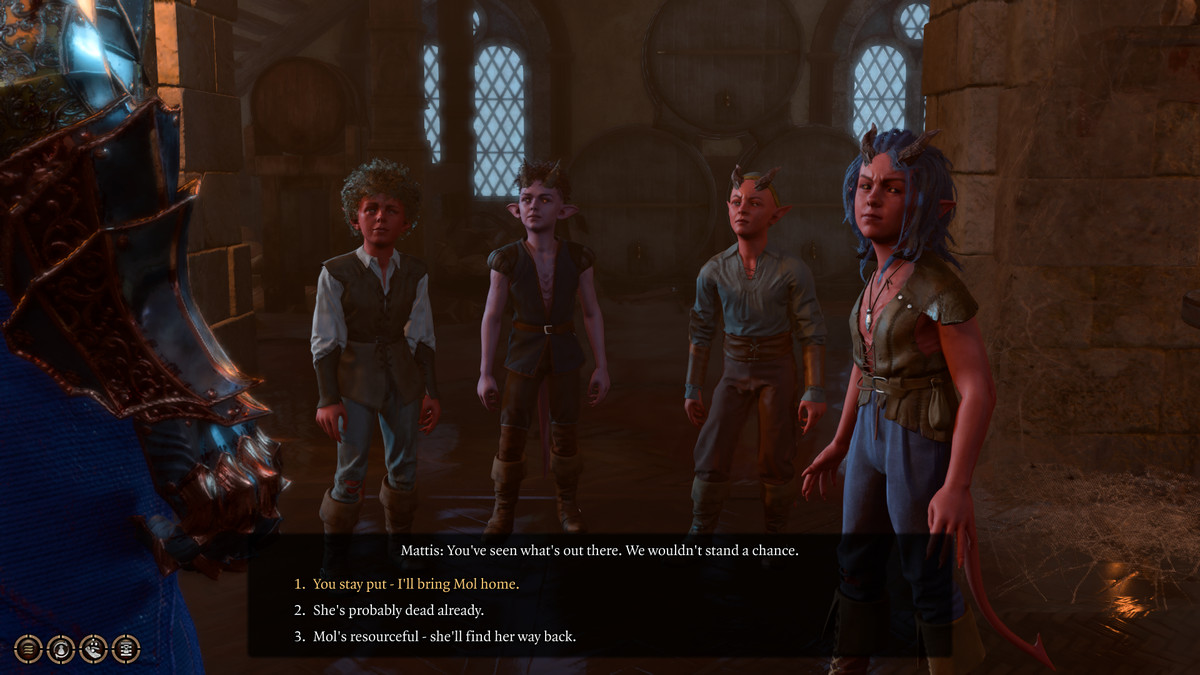Image resolution: width=1200 pixels, height=675 pixels.
Task: Click the switch character icon with circular arrows
Action: click(61, 649)
